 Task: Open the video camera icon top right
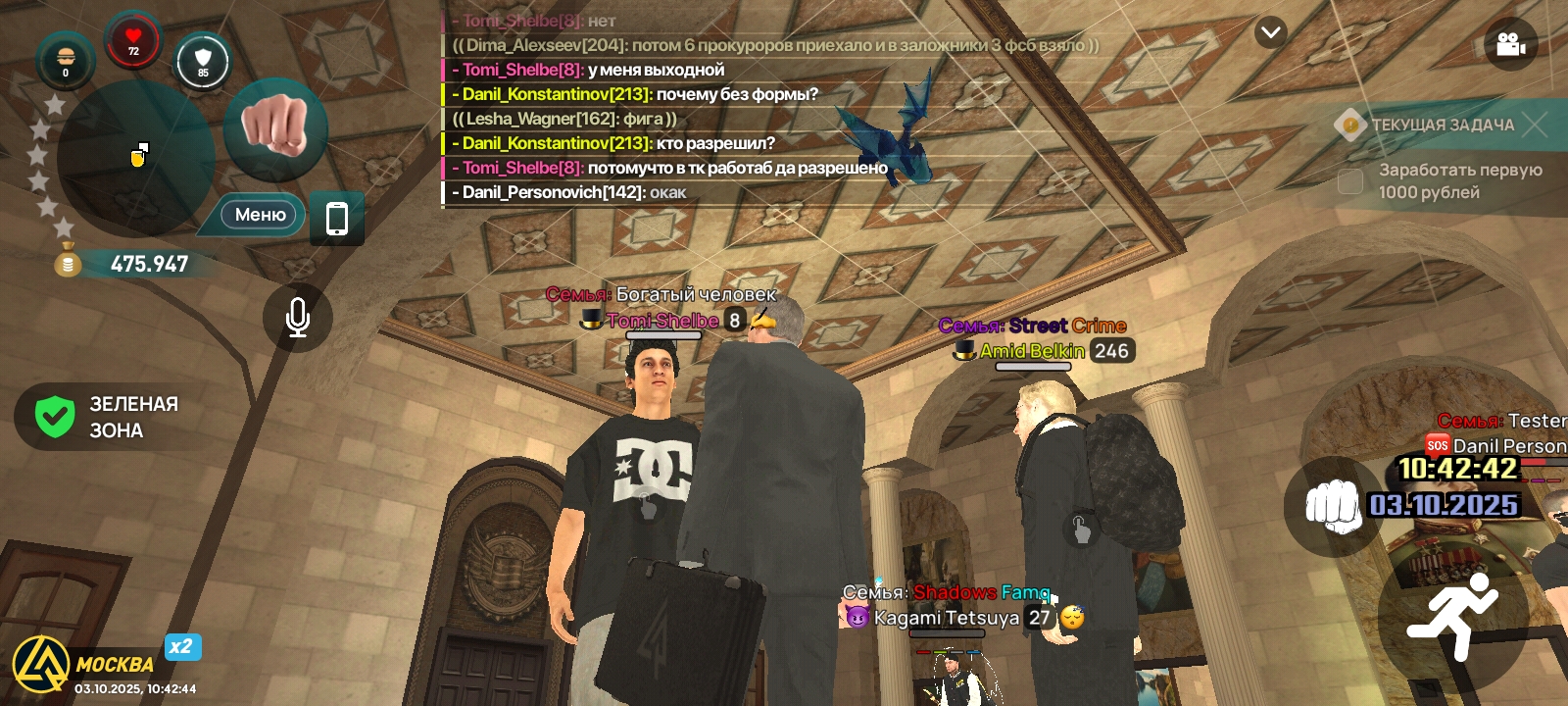click(x=1509, y=44)
